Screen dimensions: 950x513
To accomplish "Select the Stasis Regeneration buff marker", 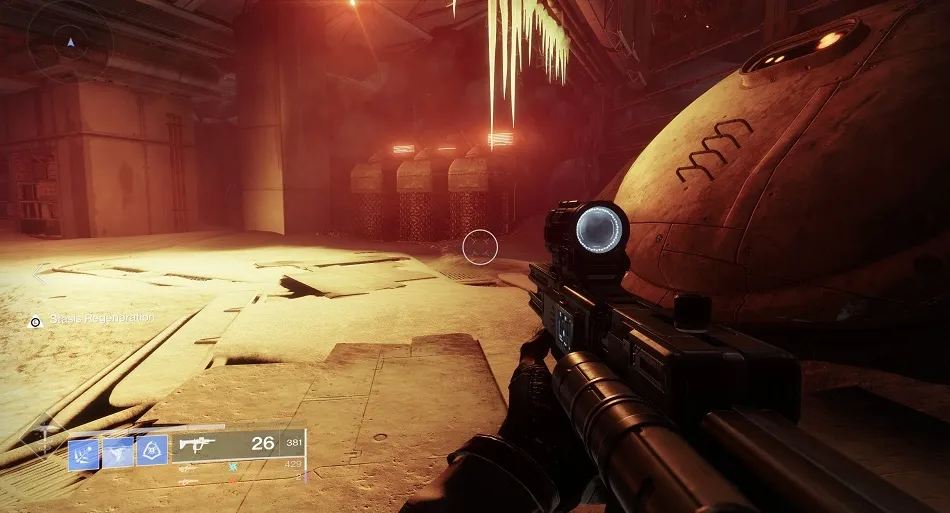I will point(36,321).
